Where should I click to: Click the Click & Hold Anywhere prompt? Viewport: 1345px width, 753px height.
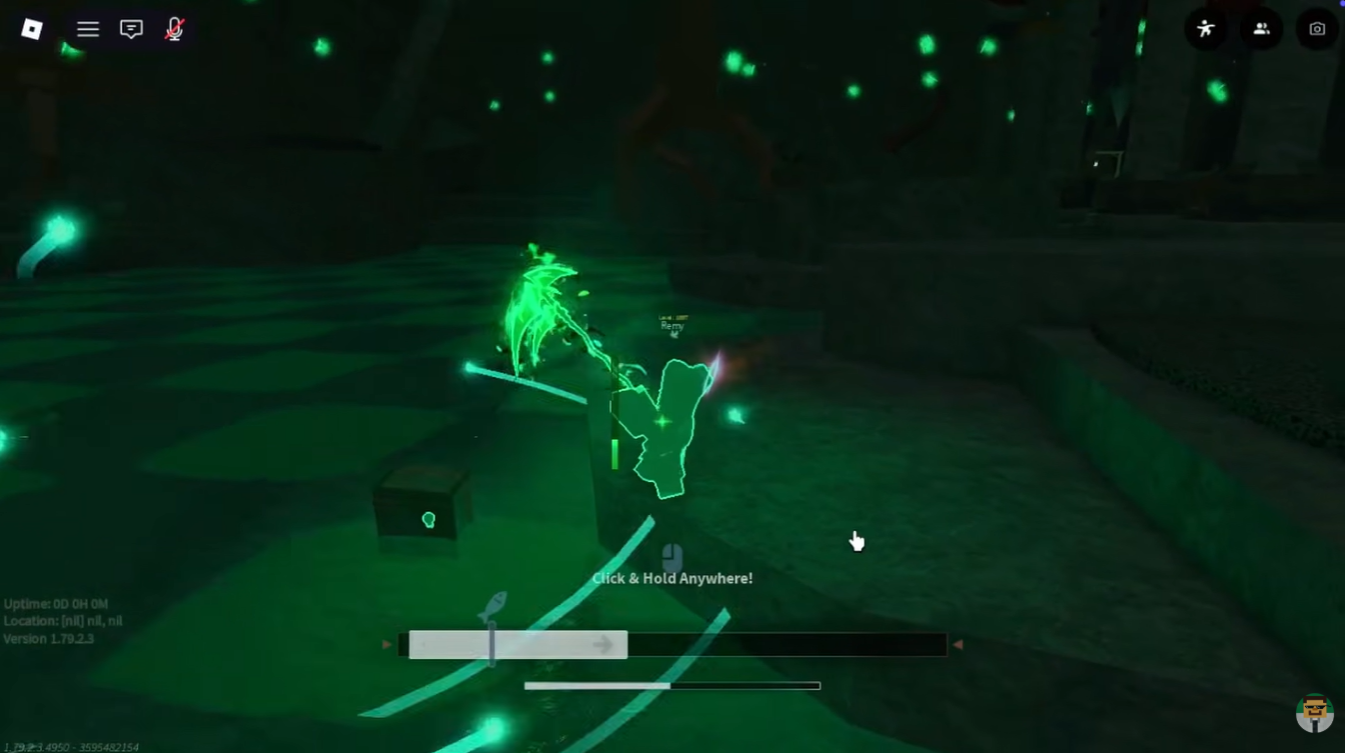pyautogui.click(x=671, y=578)
